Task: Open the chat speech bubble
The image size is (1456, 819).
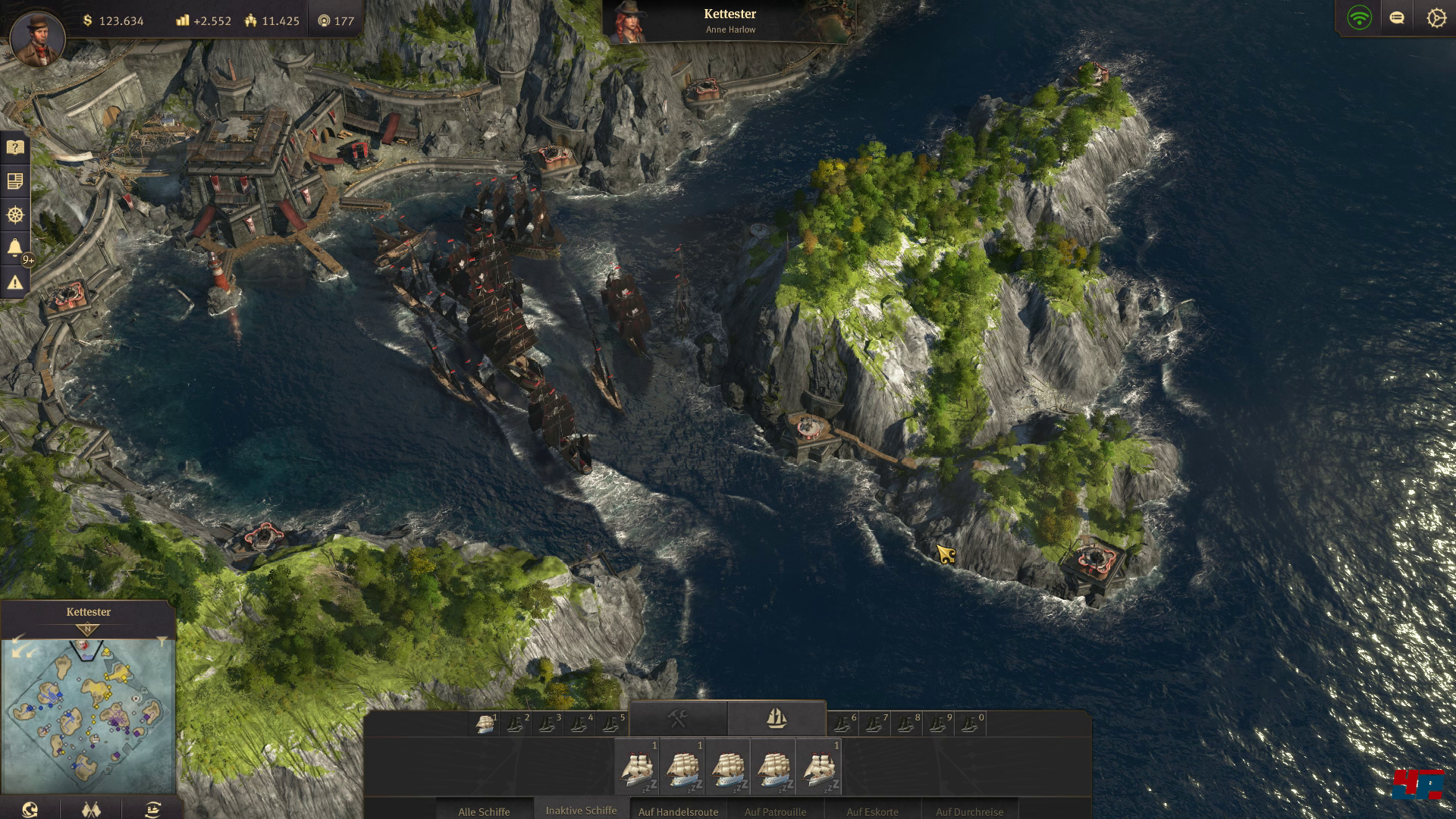Action: (1397, 18)
